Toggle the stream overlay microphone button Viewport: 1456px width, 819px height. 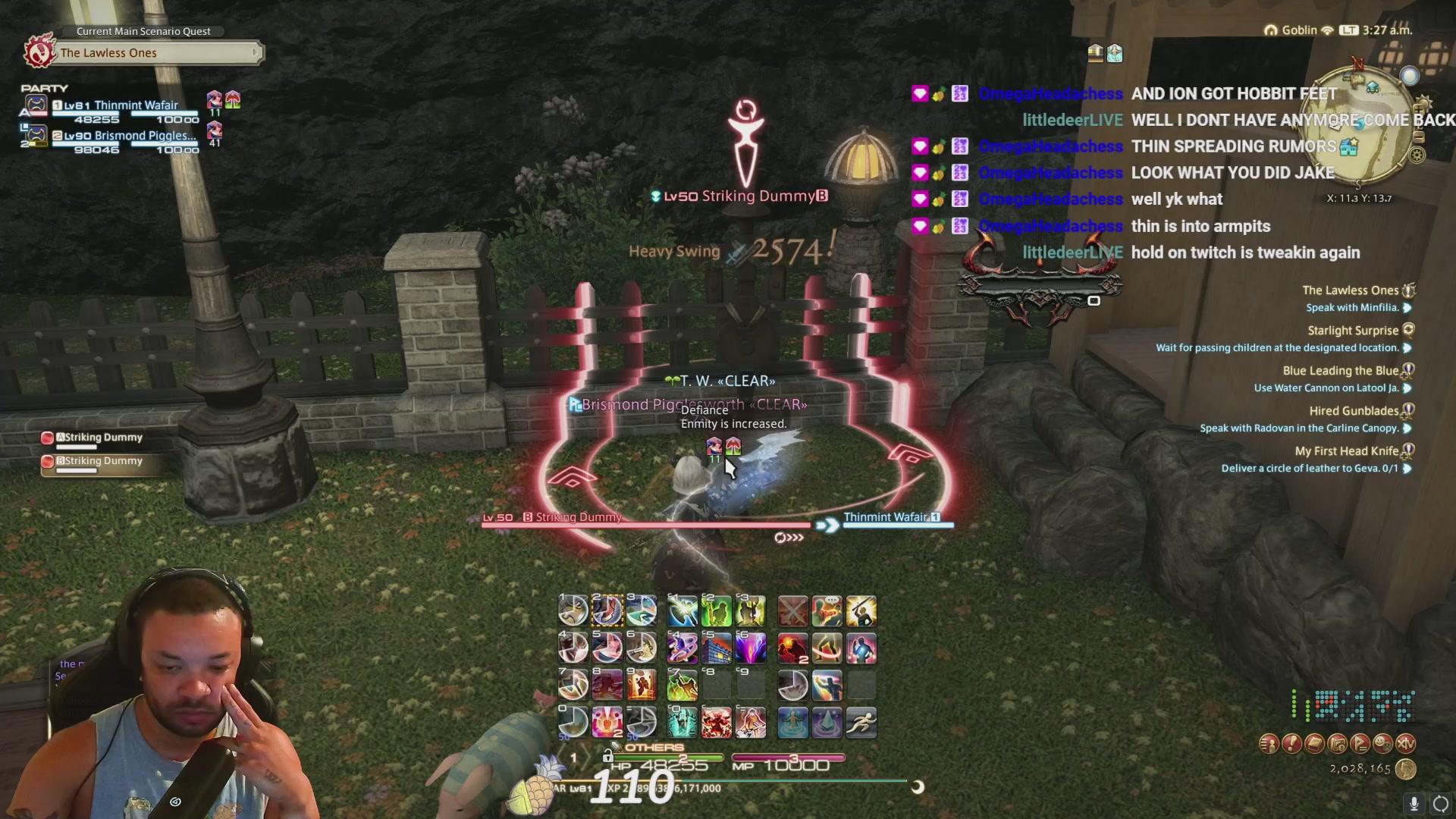pos(1414,803)
